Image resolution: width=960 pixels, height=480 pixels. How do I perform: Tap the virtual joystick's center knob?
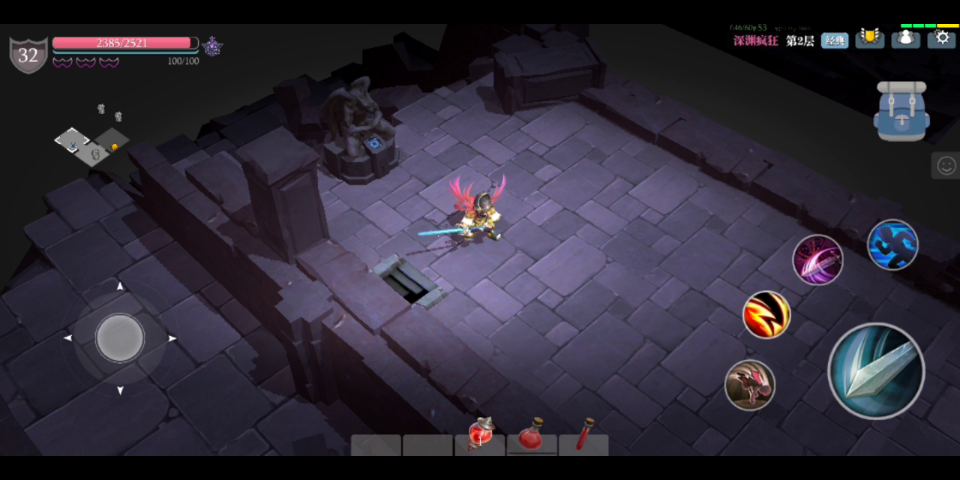click(x=120, y=338)
